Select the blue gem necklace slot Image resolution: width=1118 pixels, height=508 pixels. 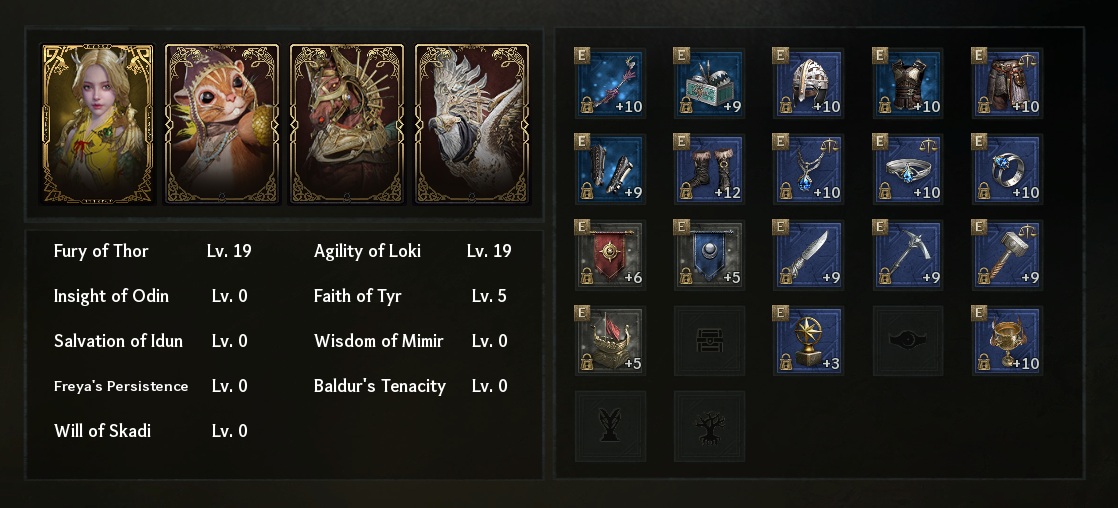point(808,169)
